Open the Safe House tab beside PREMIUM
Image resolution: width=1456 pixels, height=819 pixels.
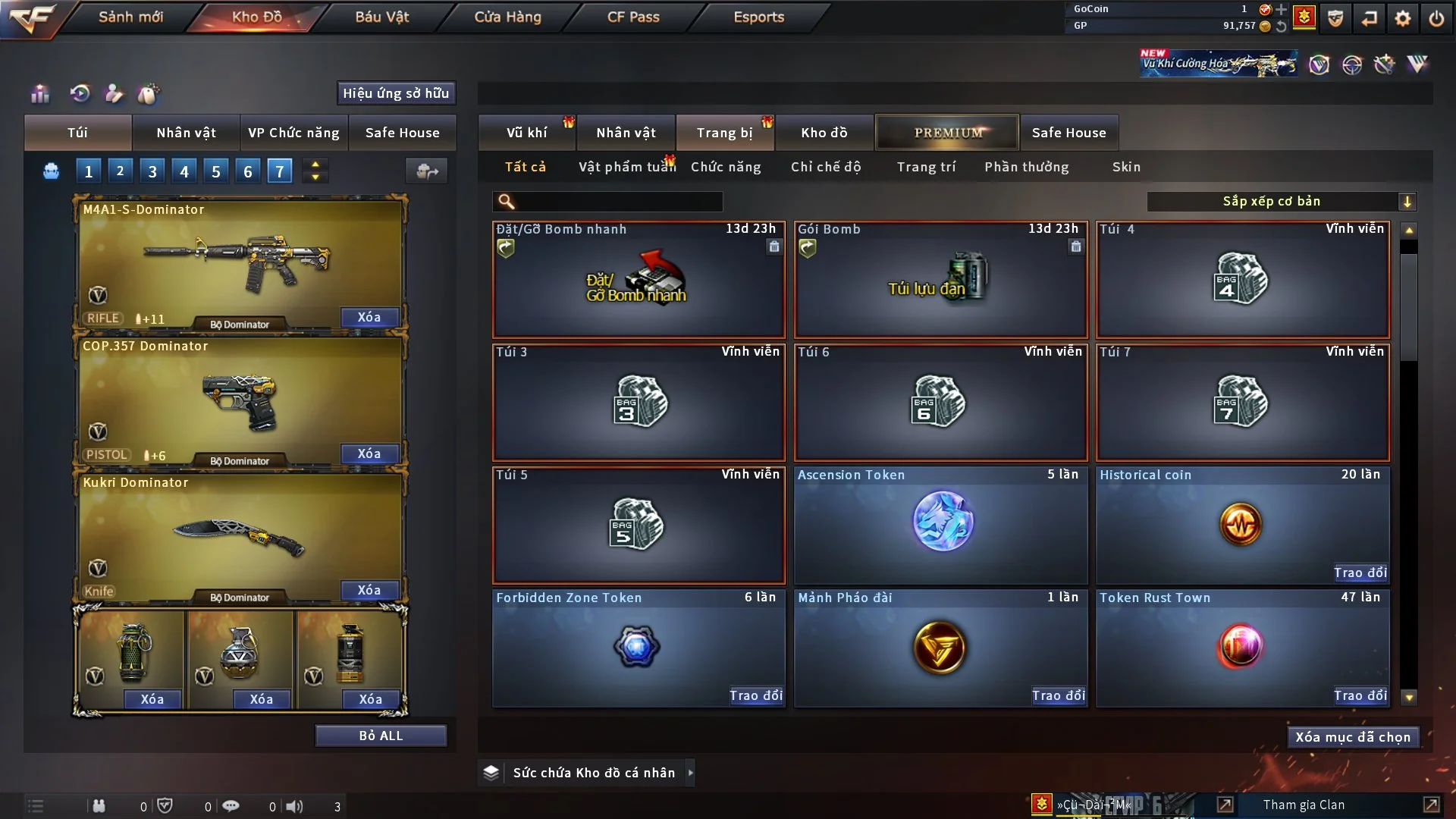pyautogui.click(x=1068, y=133)
